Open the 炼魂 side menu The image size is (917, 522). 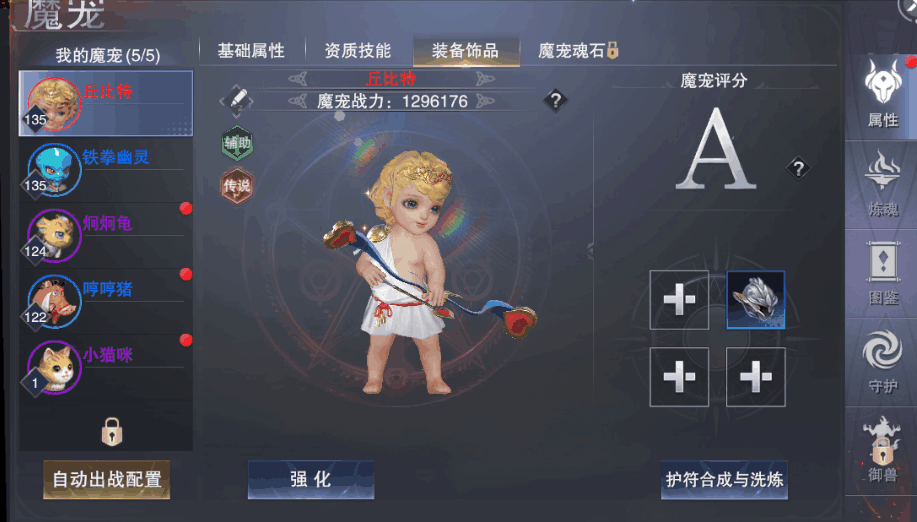[x=882, y=183]
